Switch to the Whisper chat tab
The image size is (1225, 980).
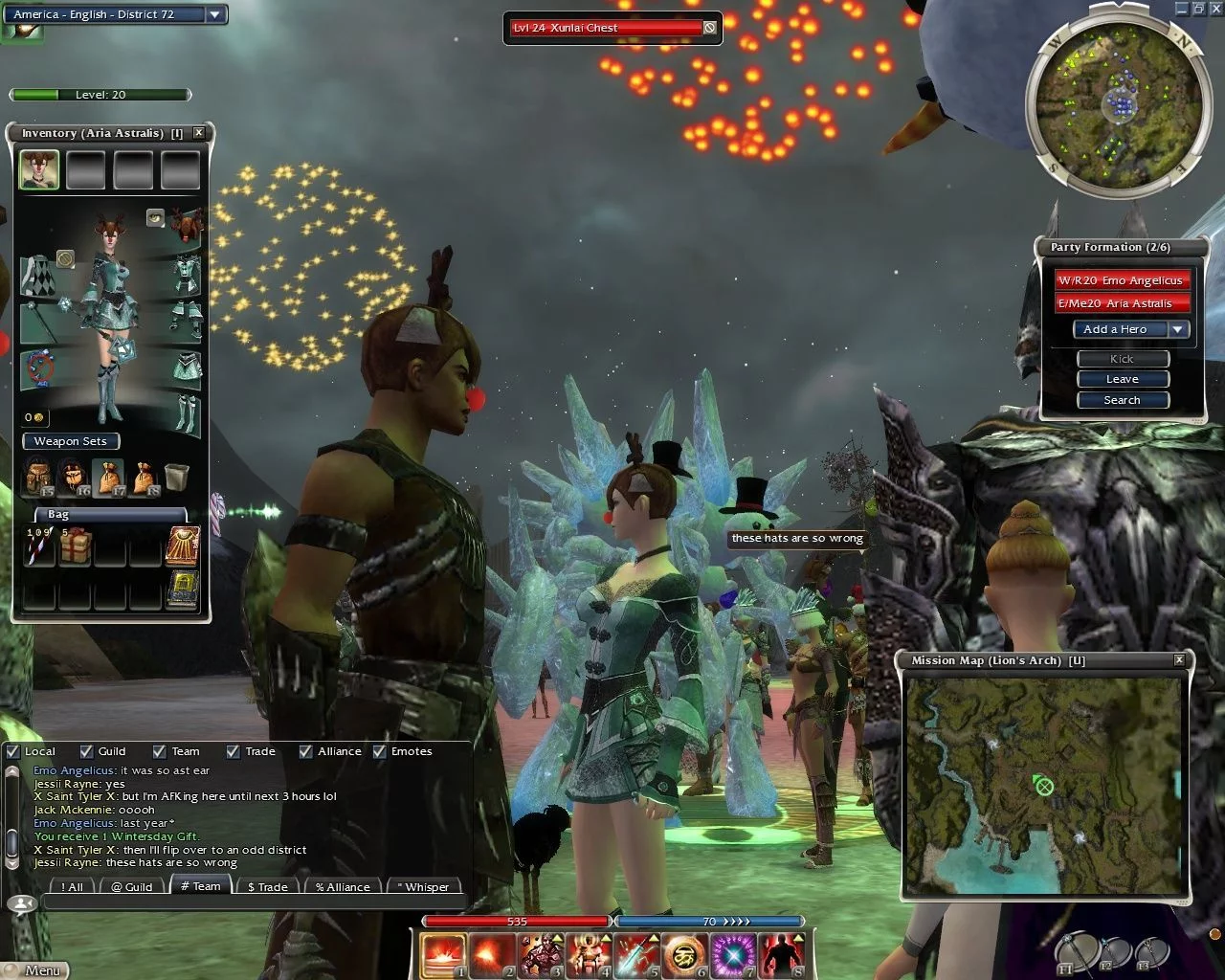coord(422,887)
